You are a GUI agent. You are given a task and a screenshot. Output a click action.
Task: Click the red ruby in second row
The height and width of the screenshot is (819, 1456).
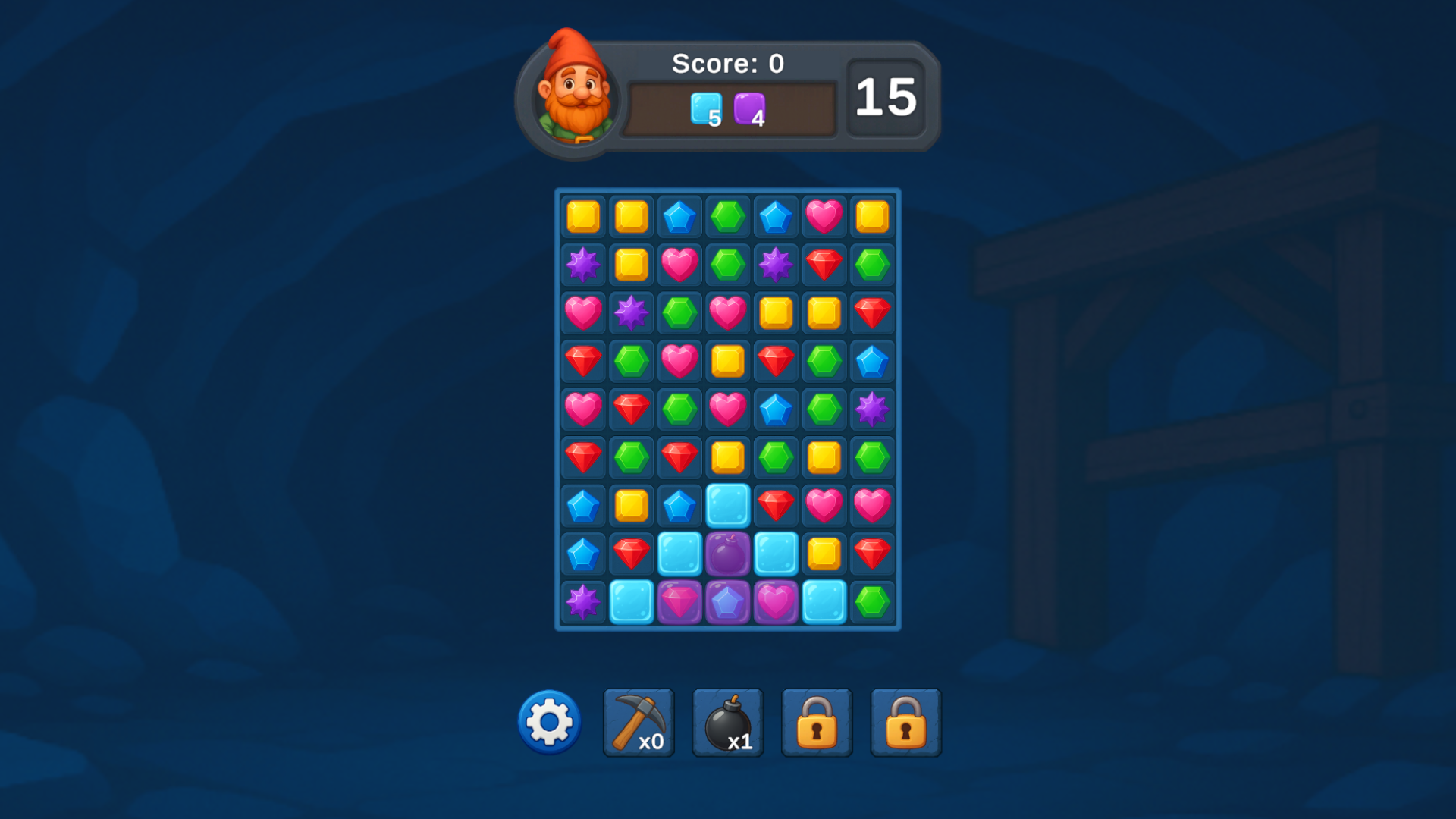click(x=825, y=264)
